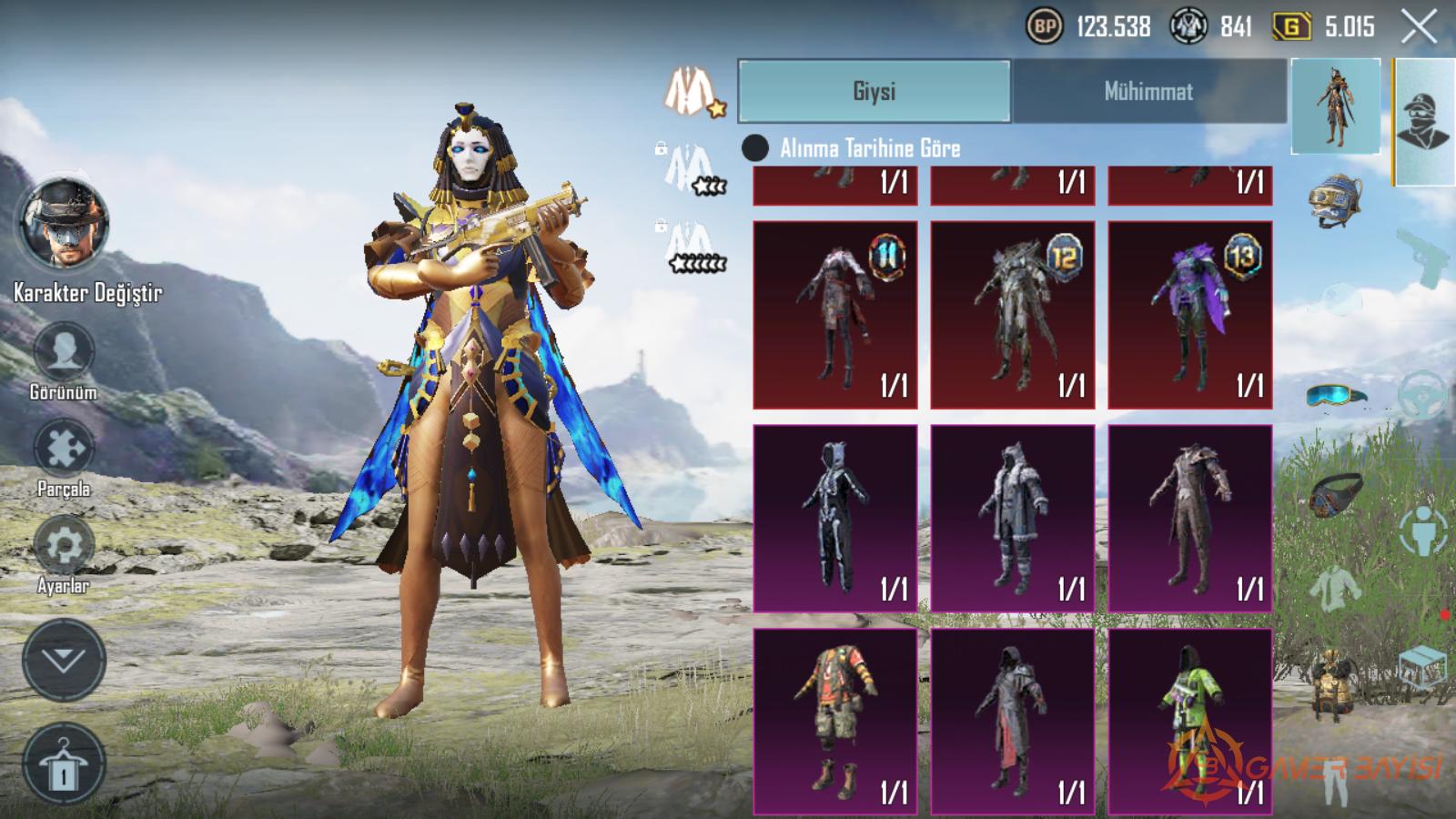Choose the neon green hooded outfit
Screen dimensions: 1456x819
tap(1189, 721)
